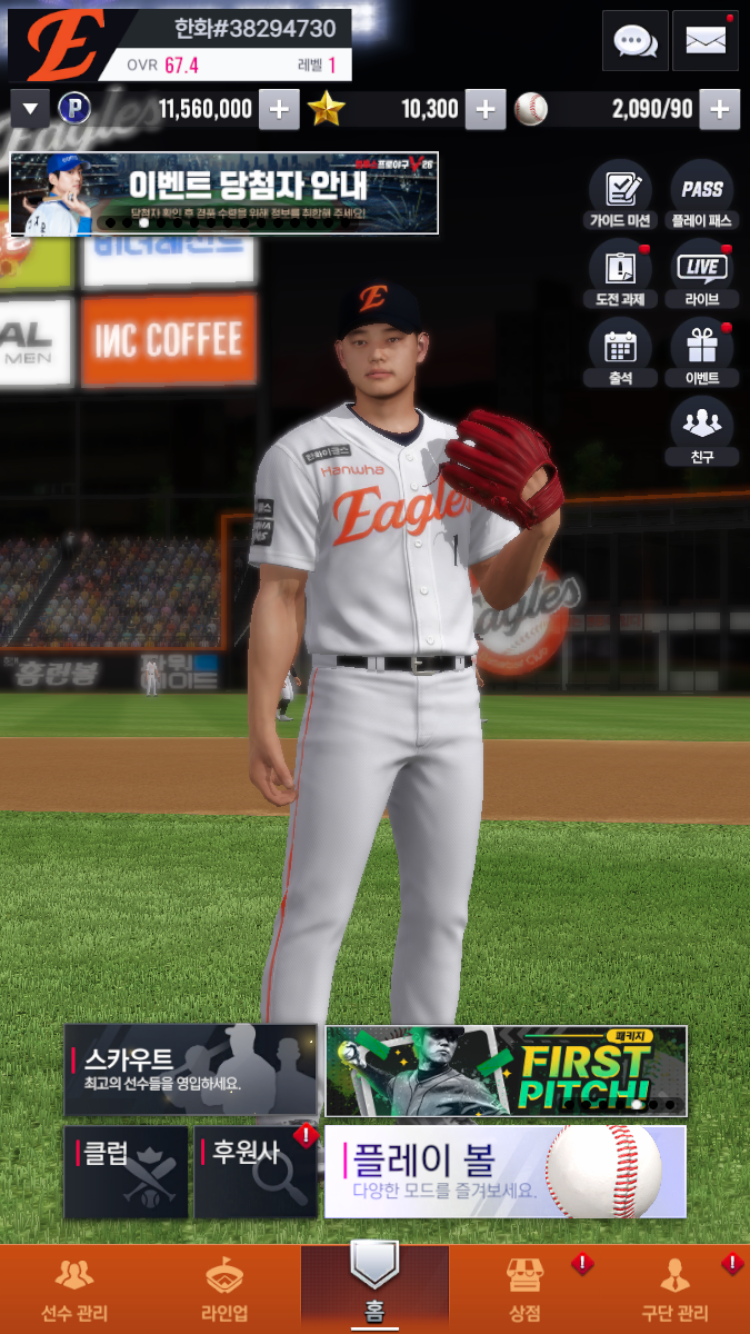This screenshot has height=1334, width=750.
Task: Open 도전 과제 challenges
Action: (620, 274)
